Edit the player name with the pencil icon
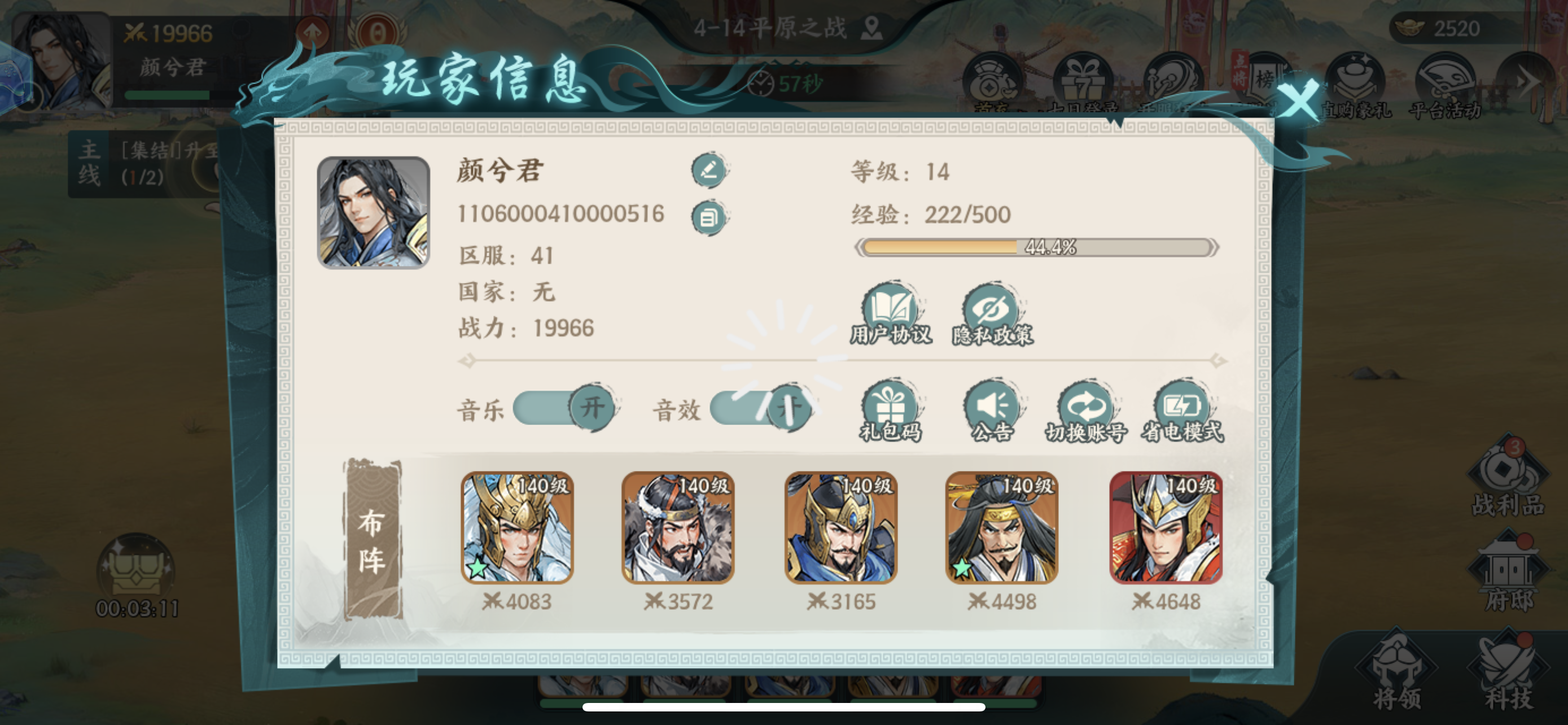Image resolution: width=1568 pixels, height=725 pixels. 708,171
